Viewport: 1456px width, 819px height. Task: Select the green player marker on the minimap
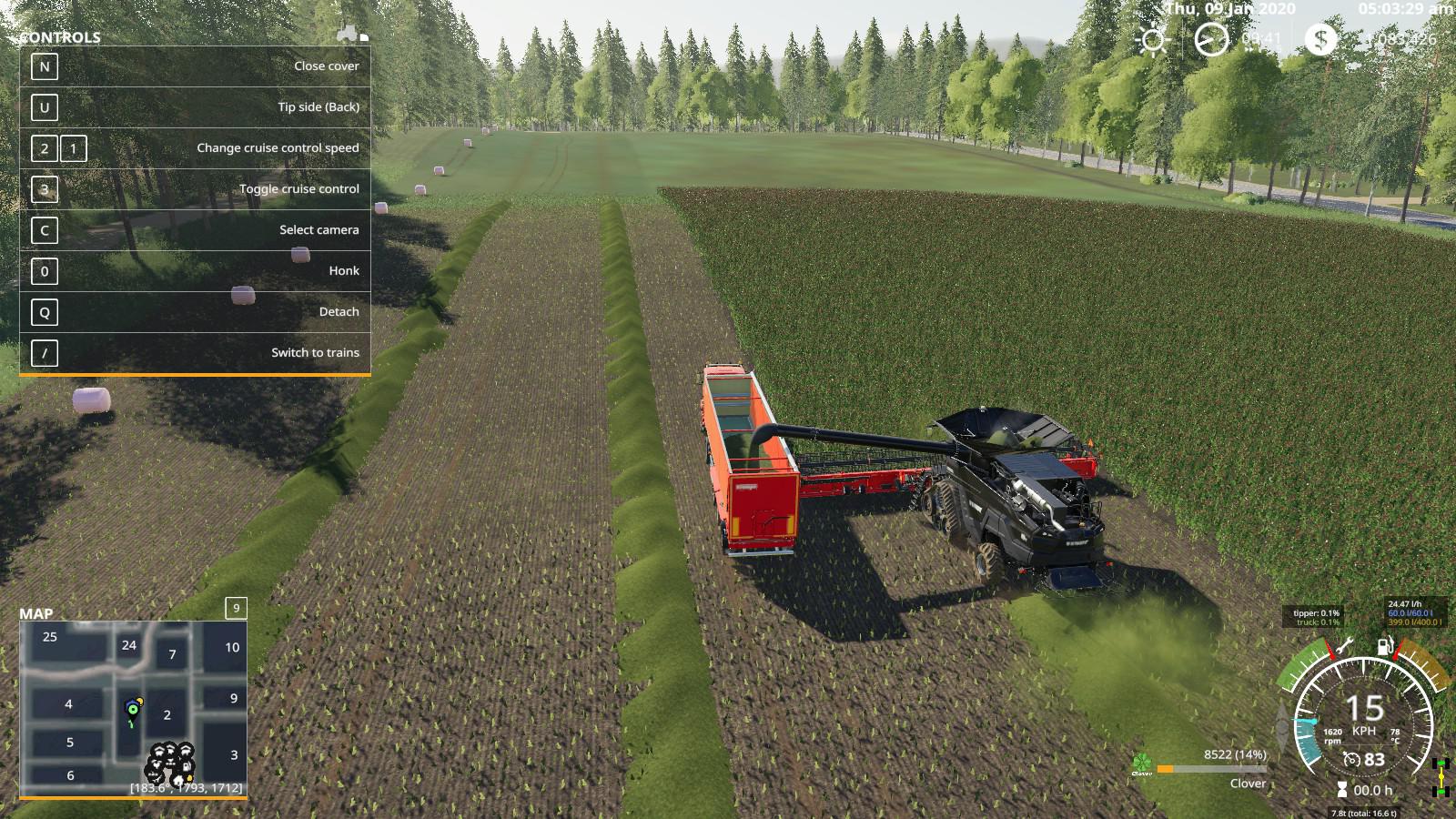click(133, 709)
